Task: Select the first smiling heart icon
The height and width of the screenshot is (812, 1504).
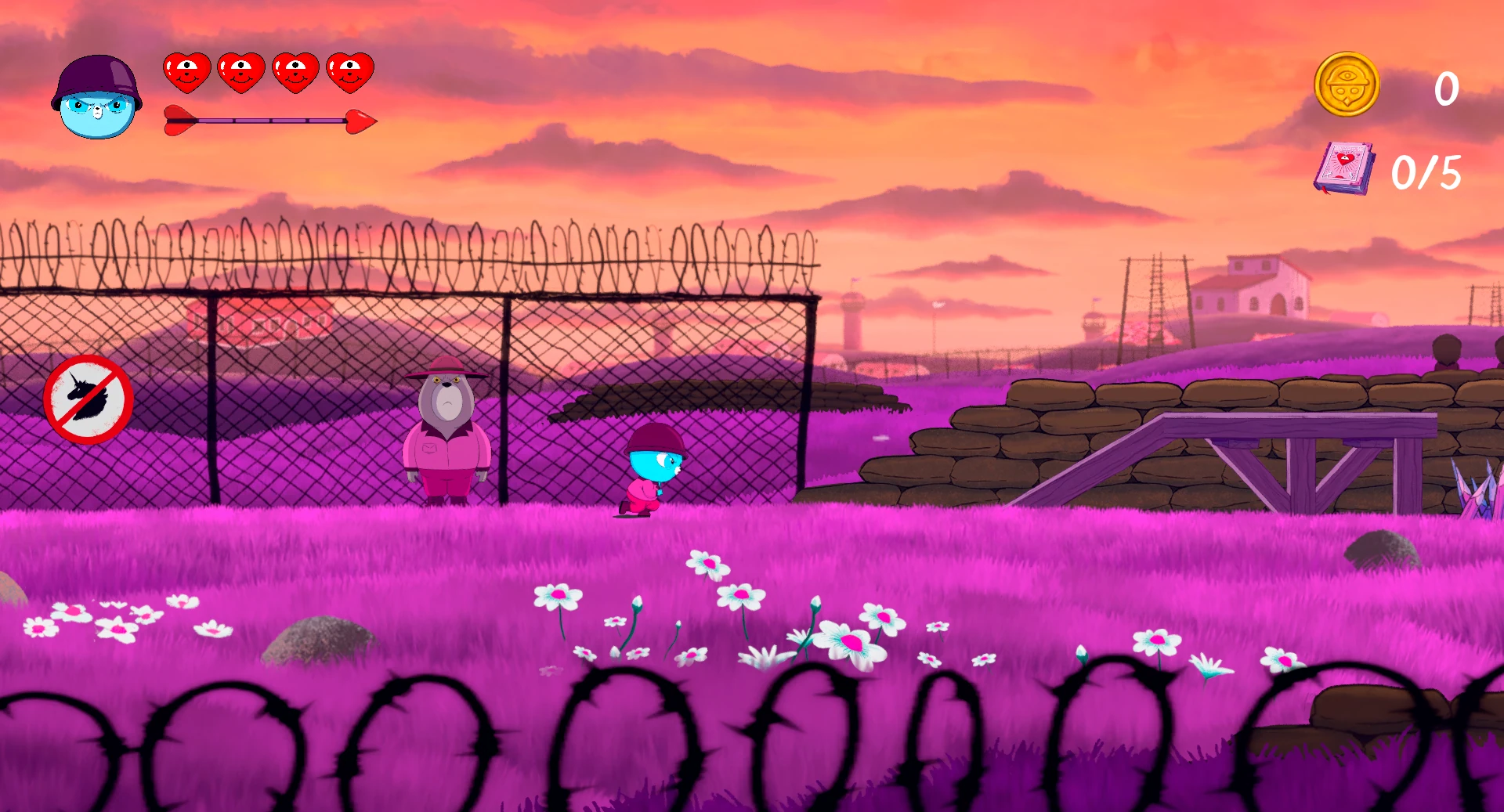Action: coord(186,72)
